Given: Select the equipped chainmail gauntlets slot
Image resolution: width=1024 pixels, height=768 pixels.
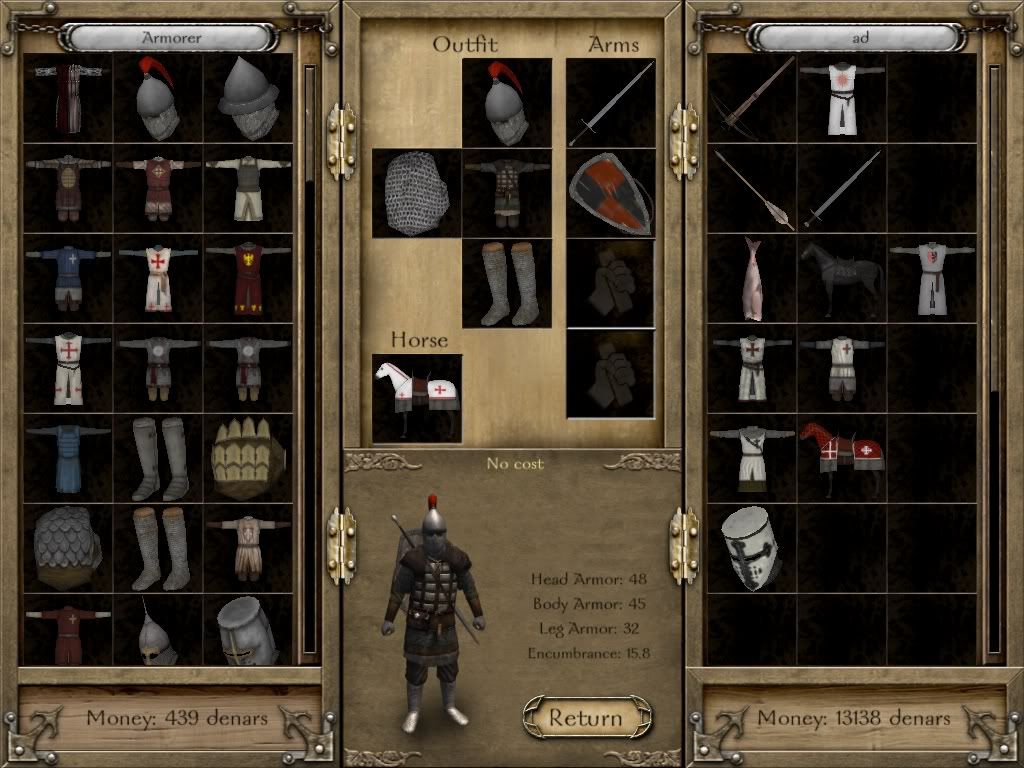Looking at the screenshot, I should tap(417, 193).
